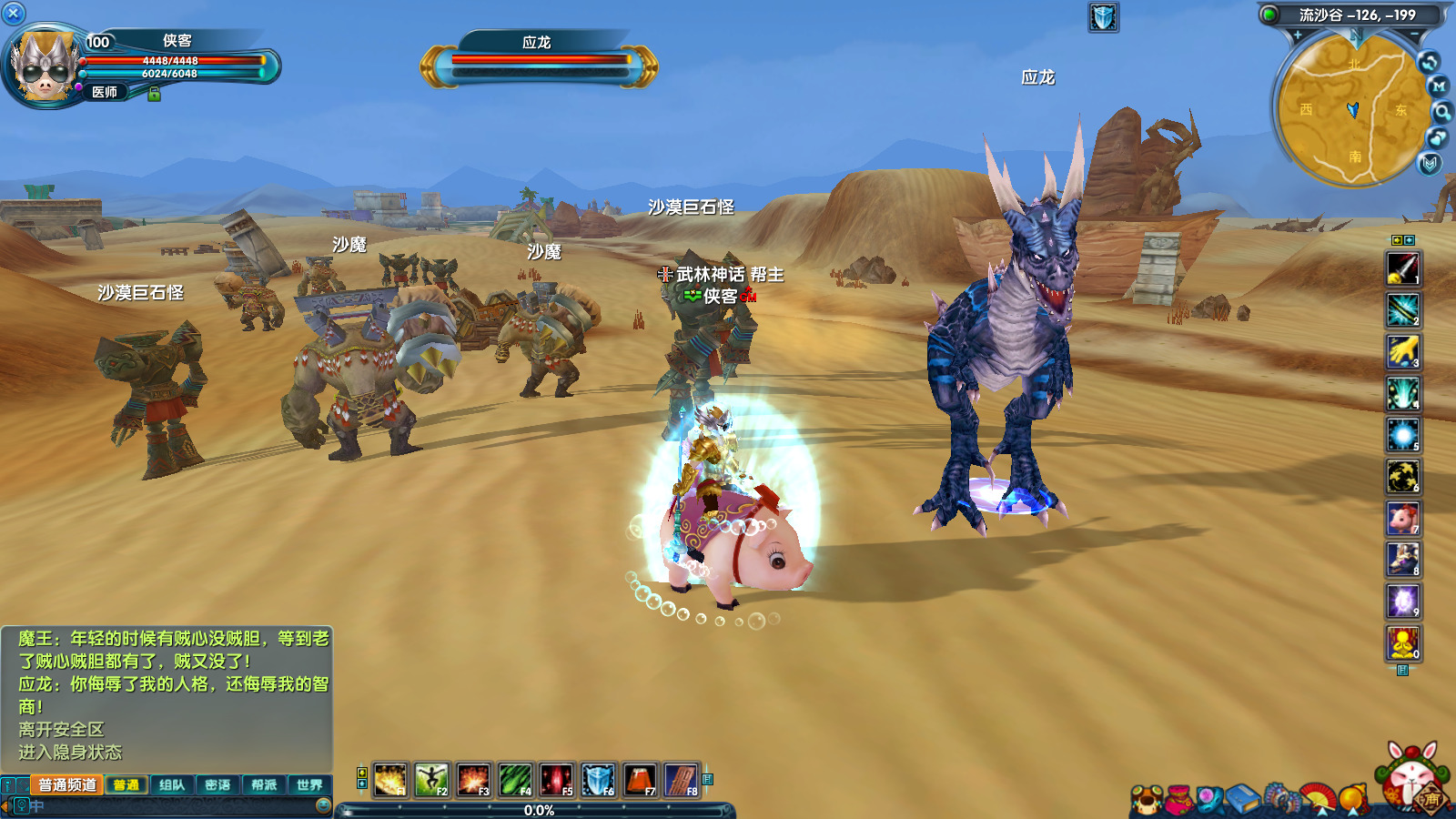Screen dimensions: 1456x819
Task: Switch to the 组队 chat tab
Action: point(171,784)
